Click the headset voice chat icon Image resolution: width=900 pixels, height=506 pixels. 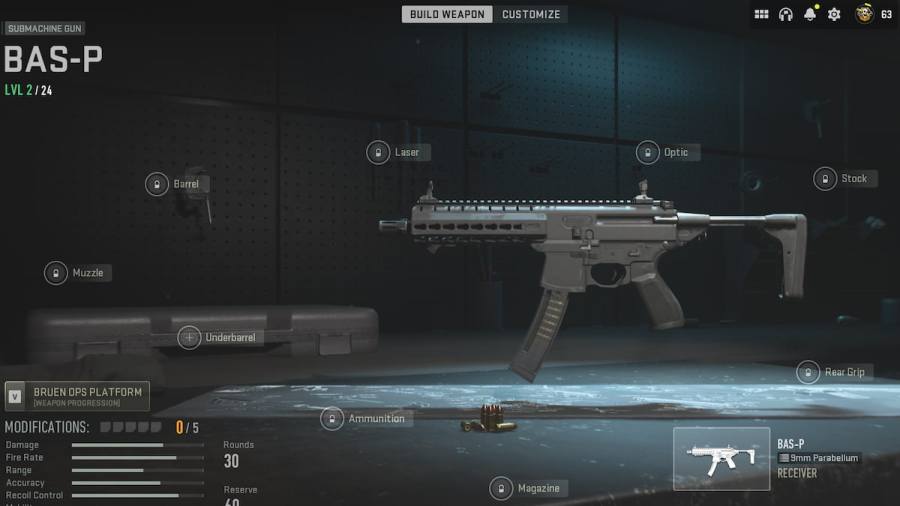(x=786, y=14)
